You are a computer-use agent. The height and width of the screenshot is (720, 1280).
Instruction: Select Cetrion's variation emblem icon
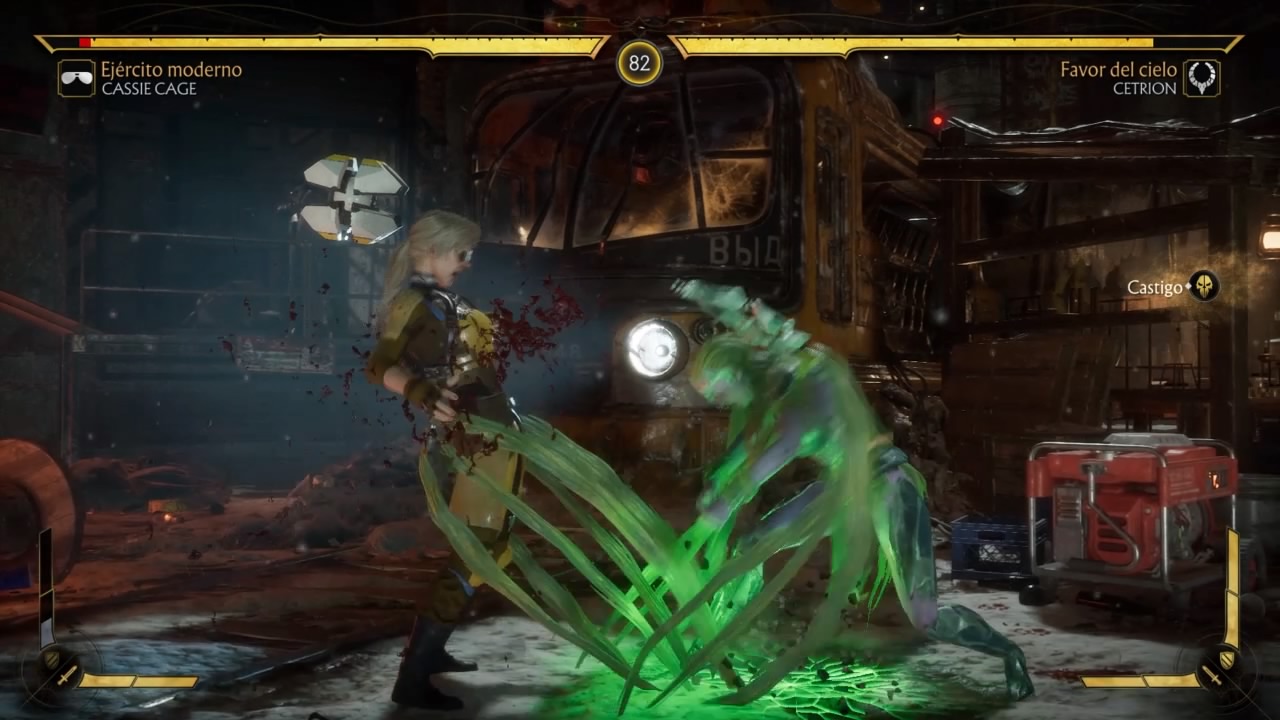1201,78
